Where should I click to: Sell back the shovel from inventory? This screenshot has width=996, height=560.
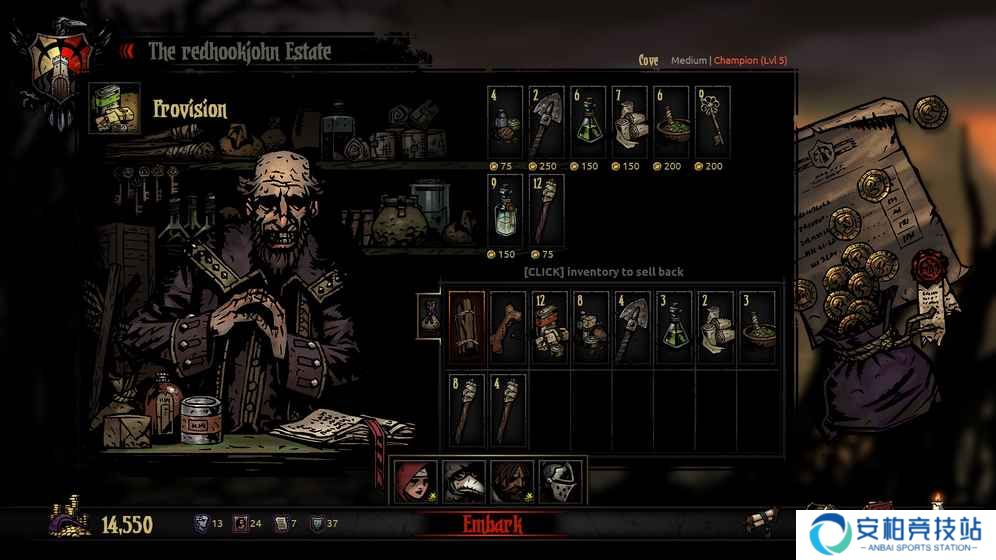click(x=633, y=327)
